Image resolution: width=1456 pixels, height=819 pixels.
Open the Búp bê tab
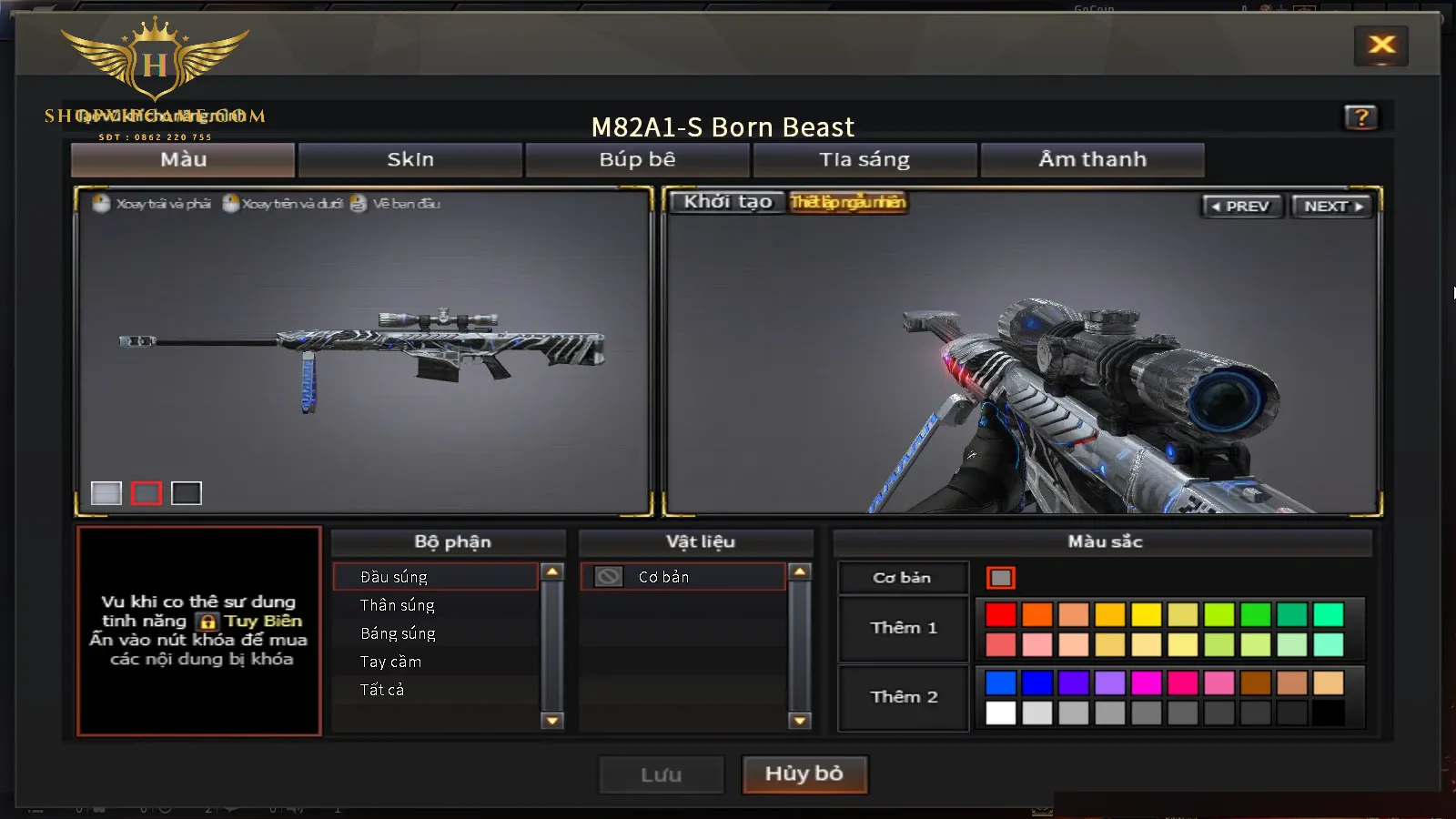[637, 160]
